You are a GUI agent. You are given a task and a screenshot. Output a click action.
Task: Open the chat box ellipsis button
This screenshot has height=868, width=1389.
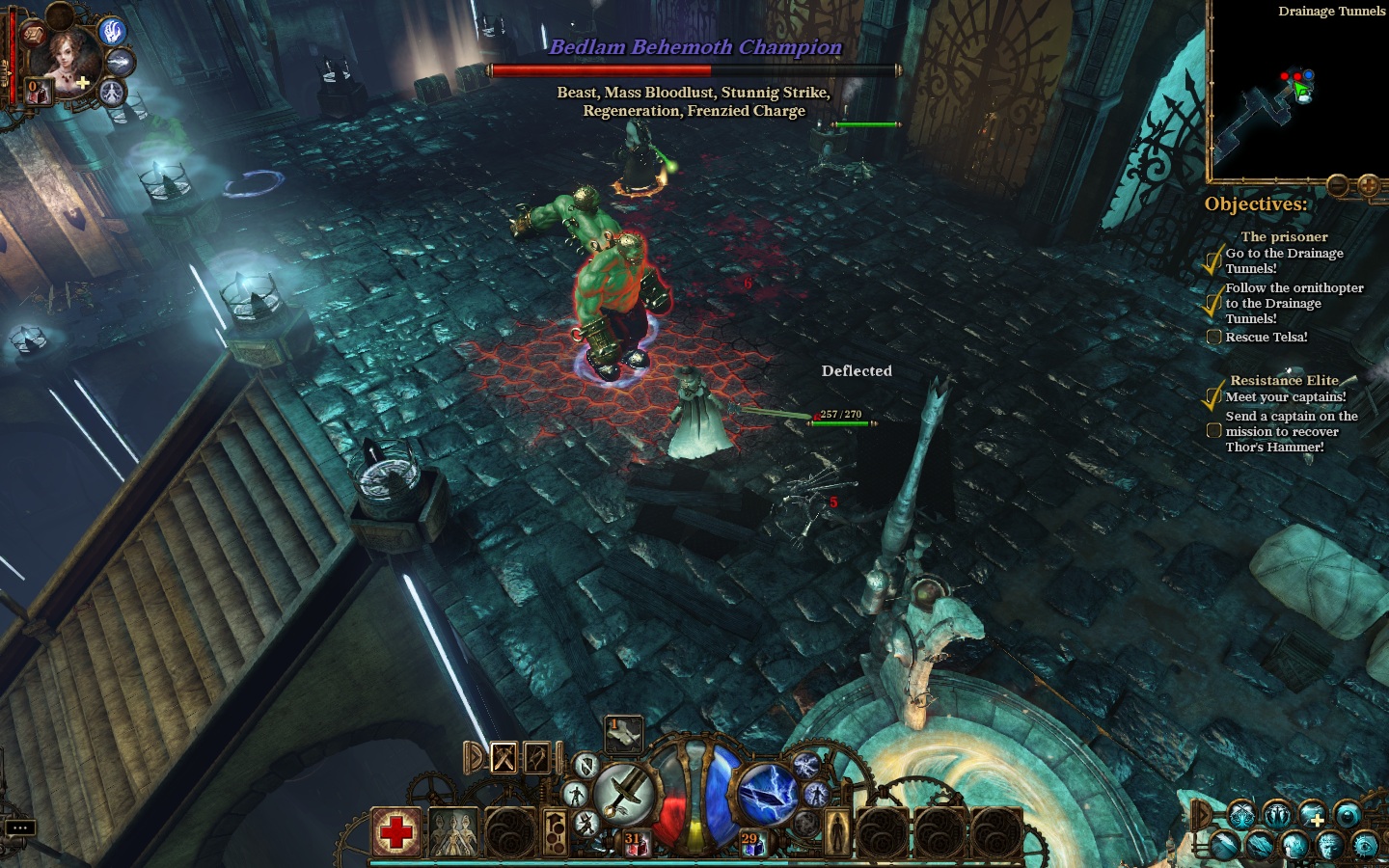[20, 827]
